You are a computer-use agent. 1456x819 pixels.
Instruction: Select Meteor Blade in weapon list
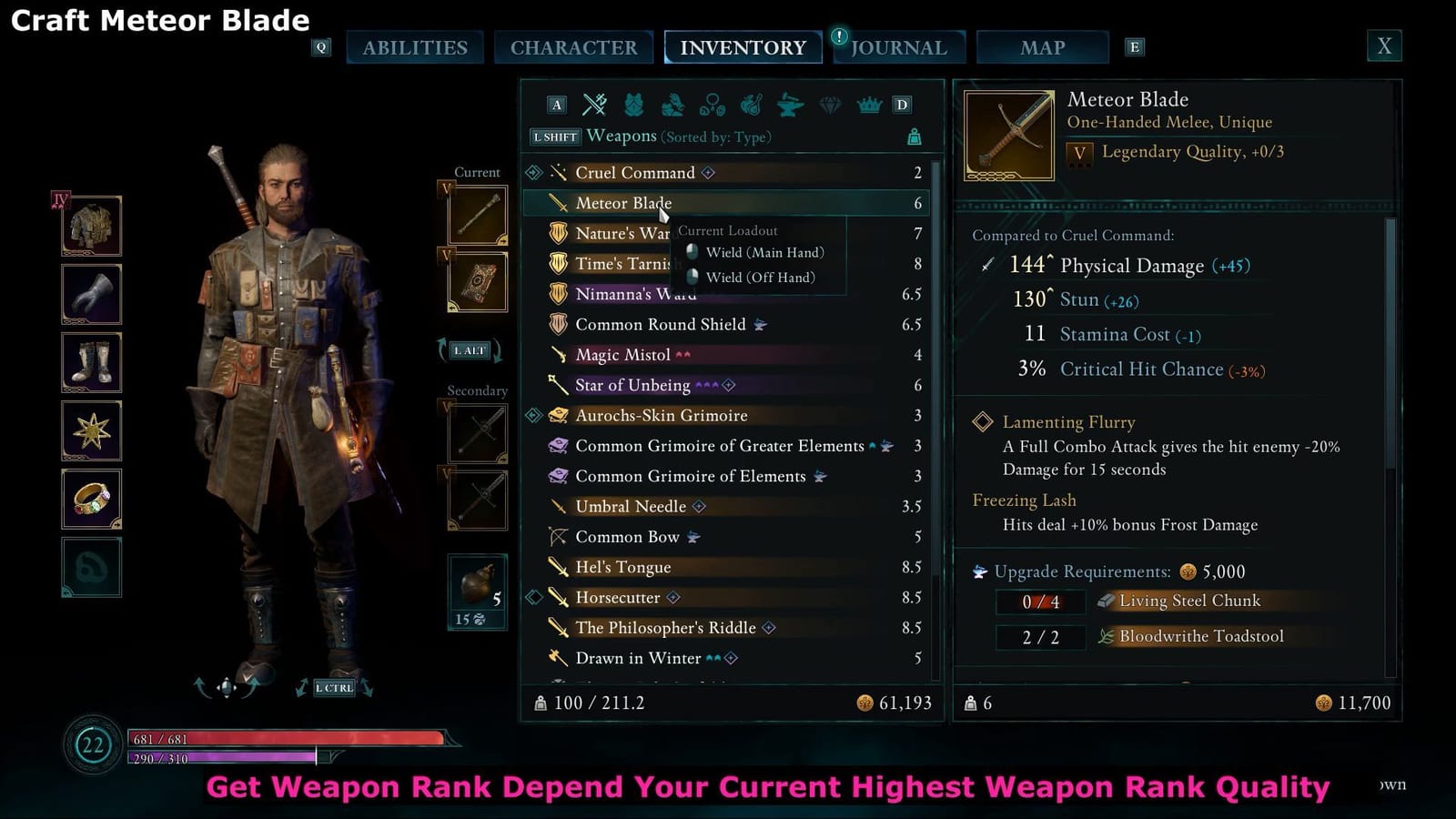point(622,203)
